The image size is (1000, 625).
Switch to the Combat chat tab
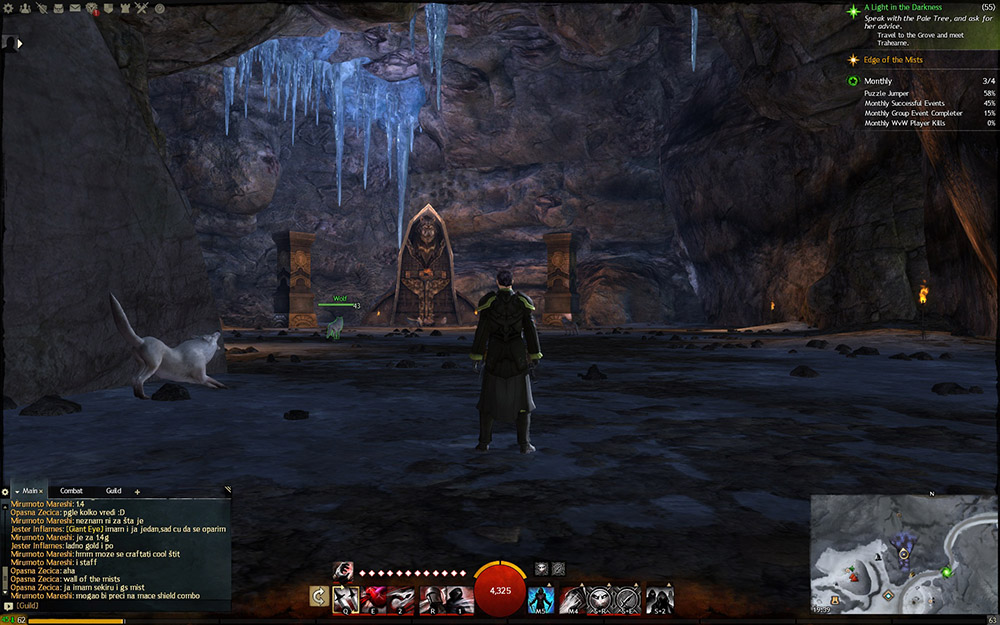coord(71,491)
